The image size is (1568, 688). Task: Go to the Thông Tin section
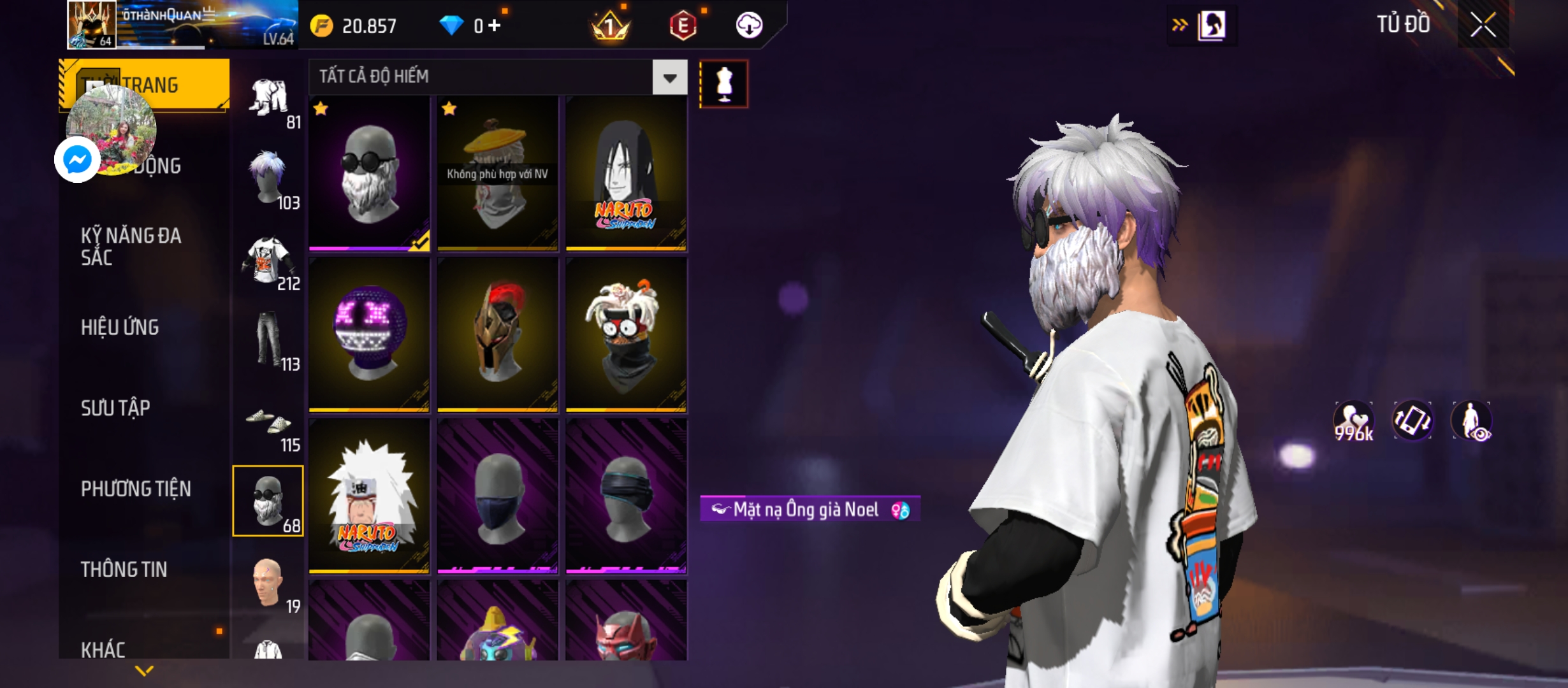coord(124,570)
